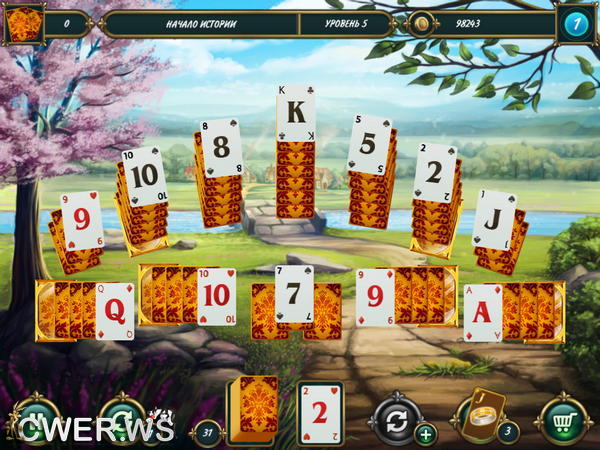Select the Jack of spades card

[493, 219]
